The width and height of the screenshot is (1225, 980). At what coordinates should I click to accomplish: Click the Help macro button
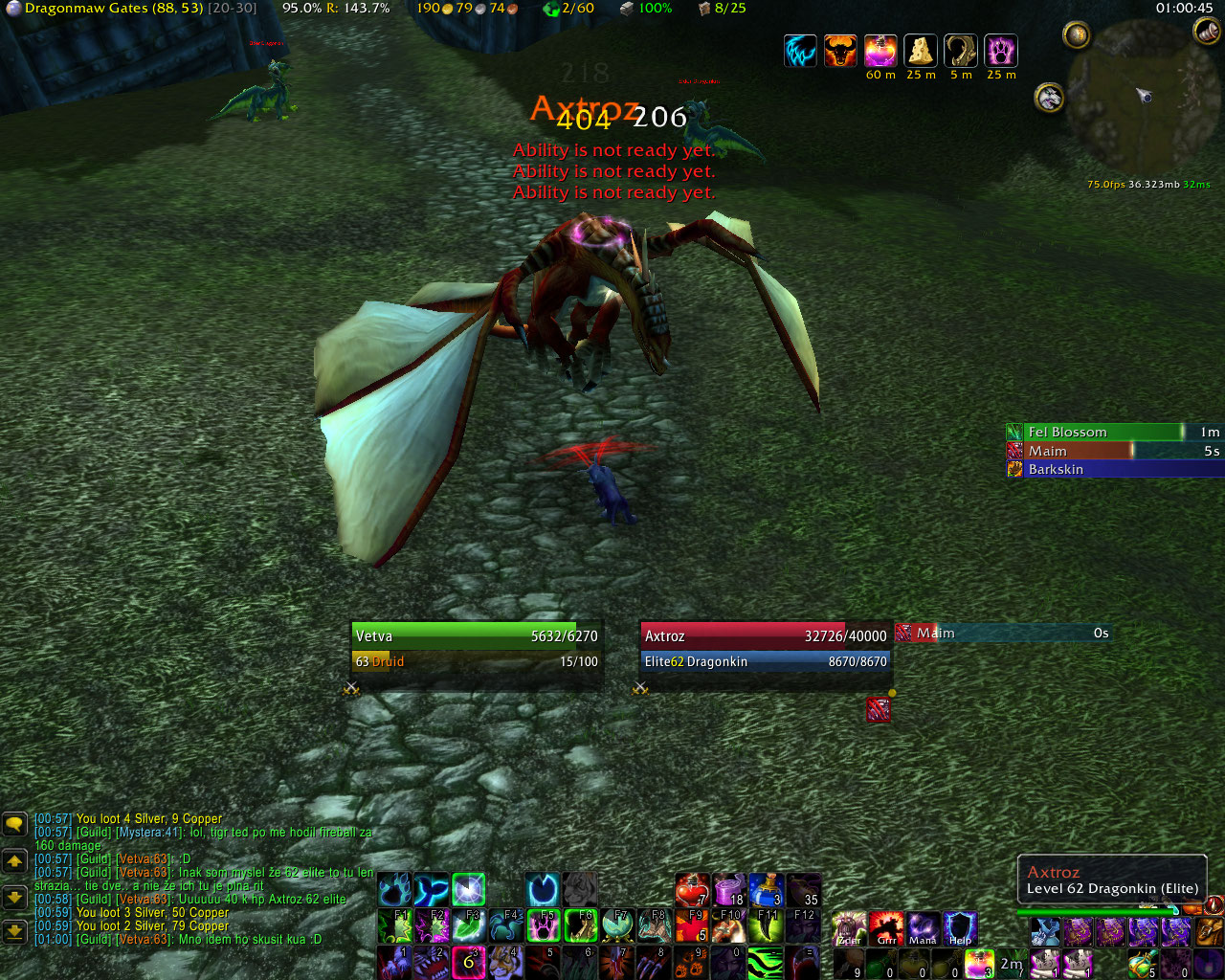point(960,928)
